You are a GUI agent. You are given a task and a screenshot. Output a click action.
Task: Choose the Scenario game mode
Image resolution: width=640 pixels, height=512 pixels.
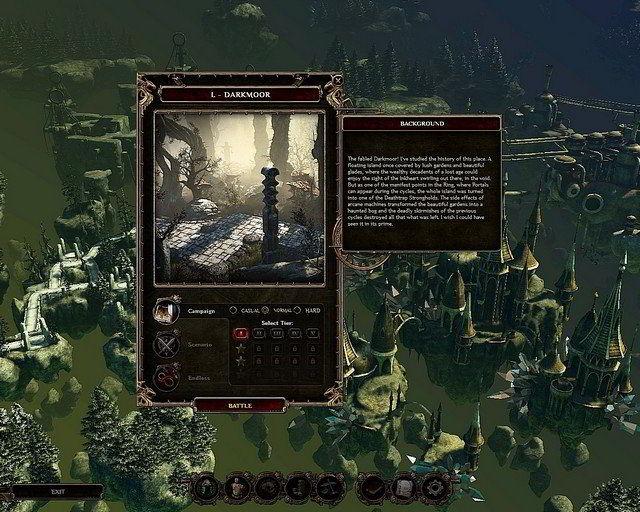(166, 345)
